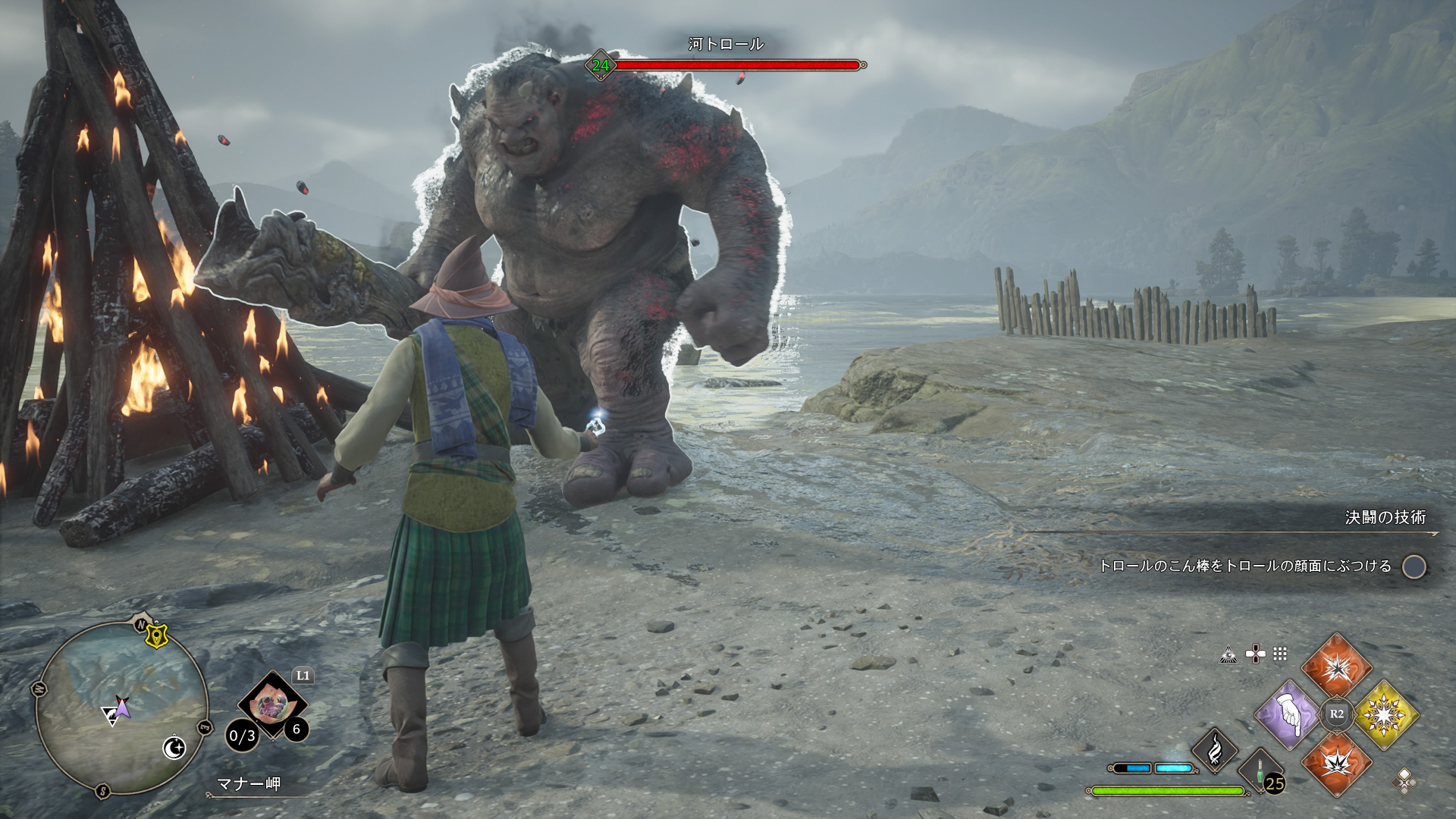Cast the purple pointing-hand spell

coord(1288,714)
